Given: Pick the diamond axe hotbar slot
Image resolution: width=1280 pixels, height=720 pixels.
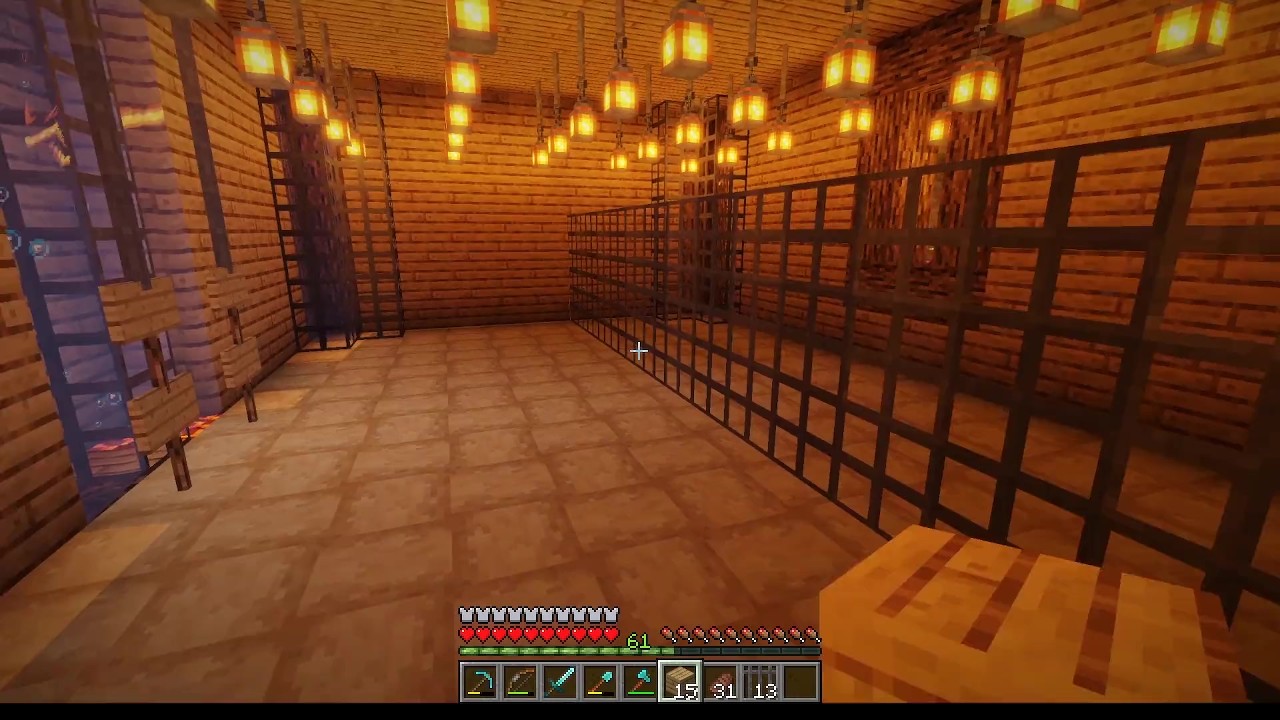Looking at the screenshot, I should tap(639, 682).
